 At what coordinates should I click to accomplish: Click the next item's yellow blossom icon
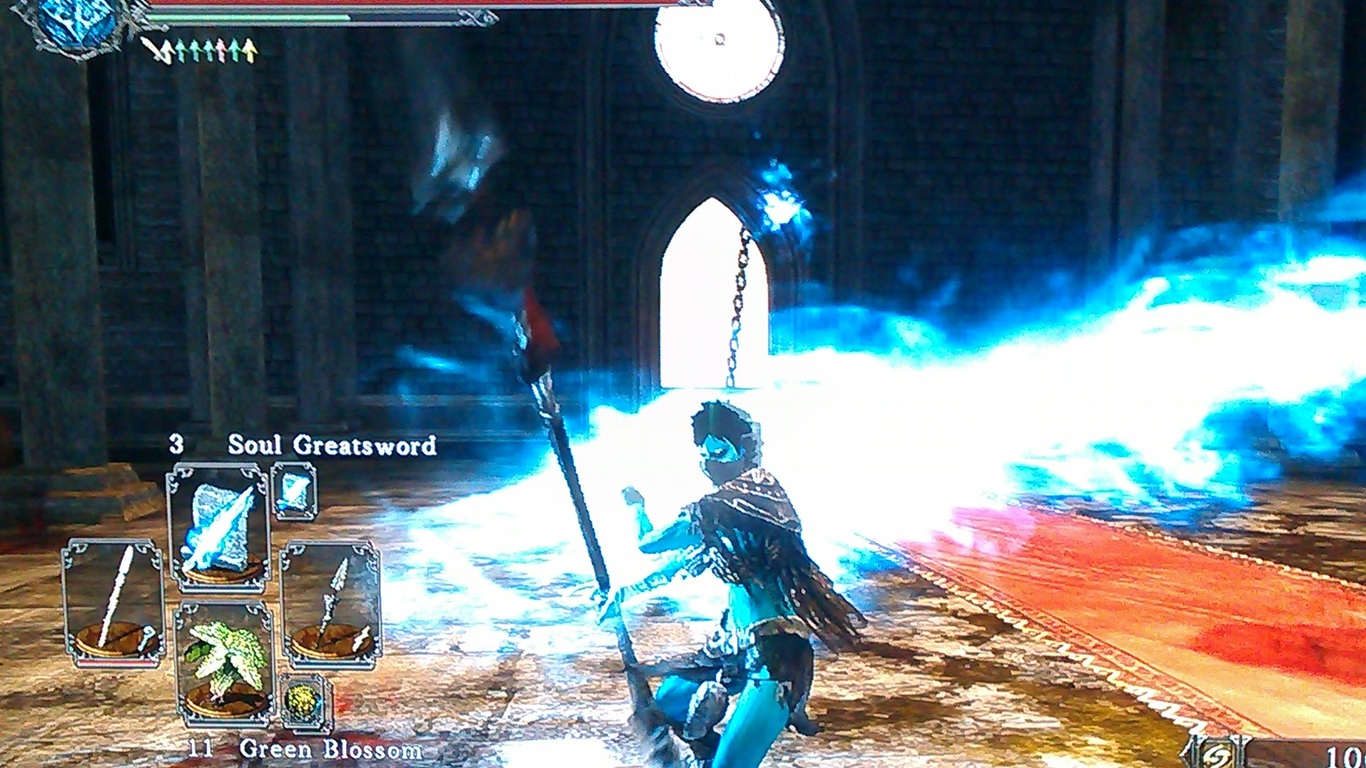(x=304, y=700)
